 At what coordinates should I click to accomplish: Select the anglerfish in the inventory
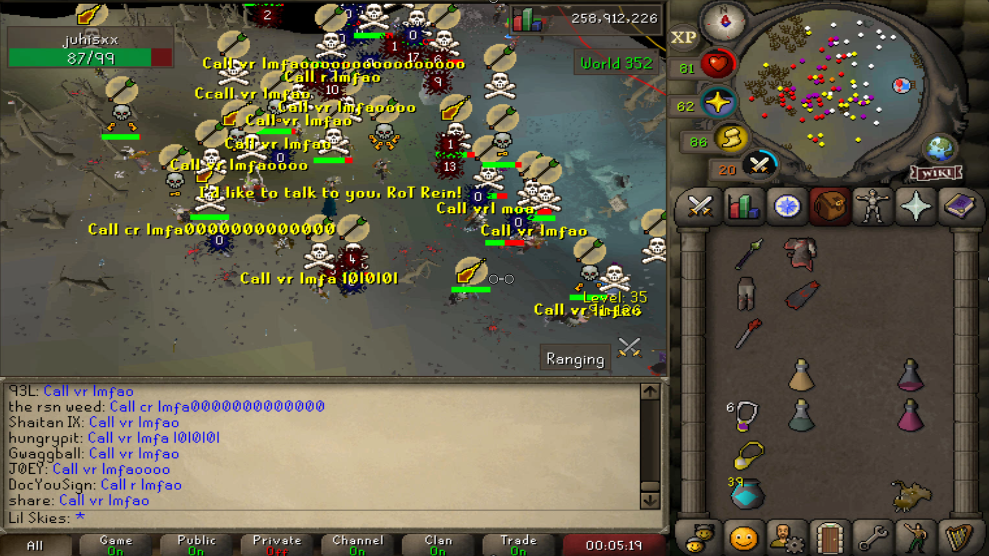[910, 494]
